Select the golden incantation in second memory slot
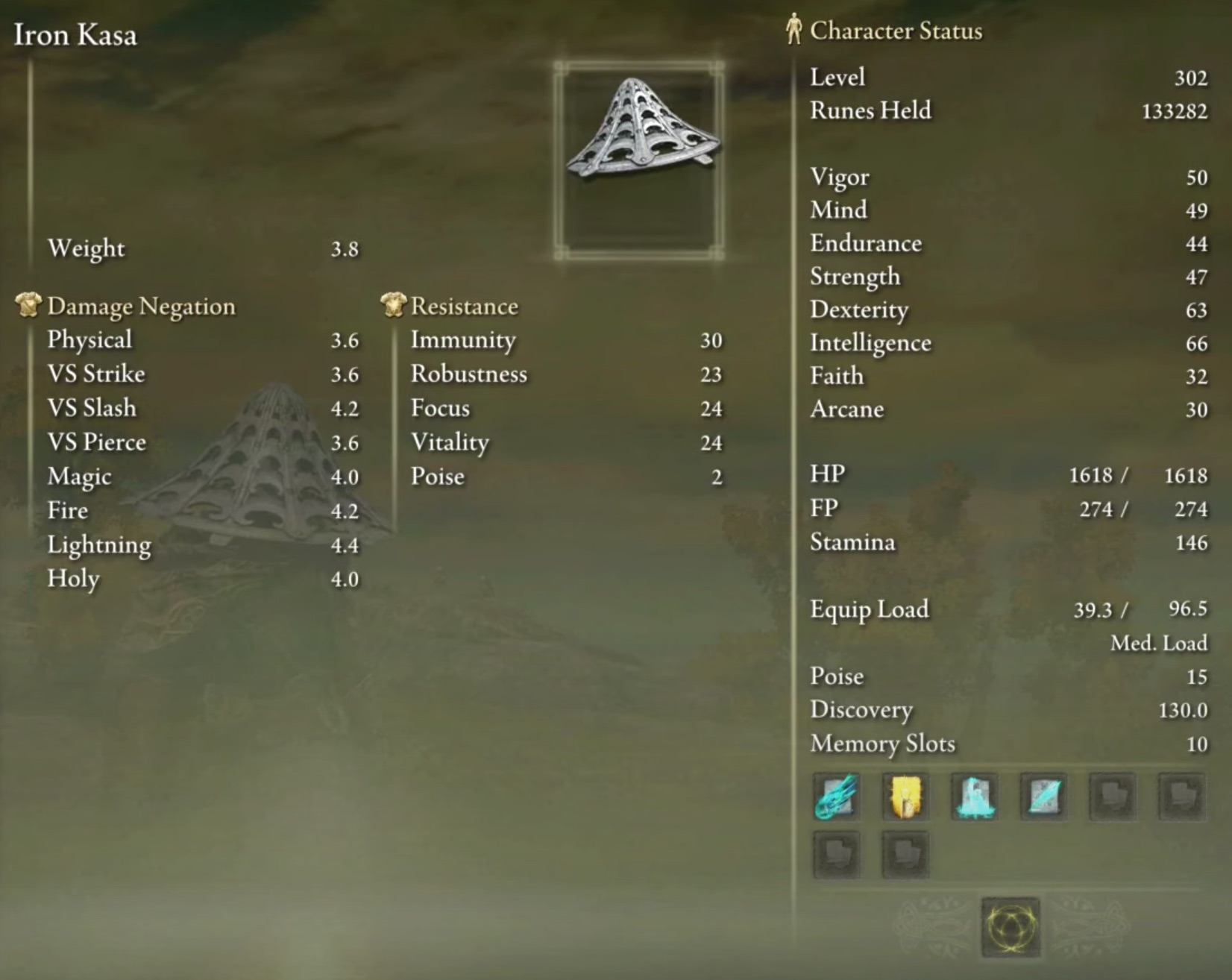Screen dimensions: 1232x980 point(905,797)
